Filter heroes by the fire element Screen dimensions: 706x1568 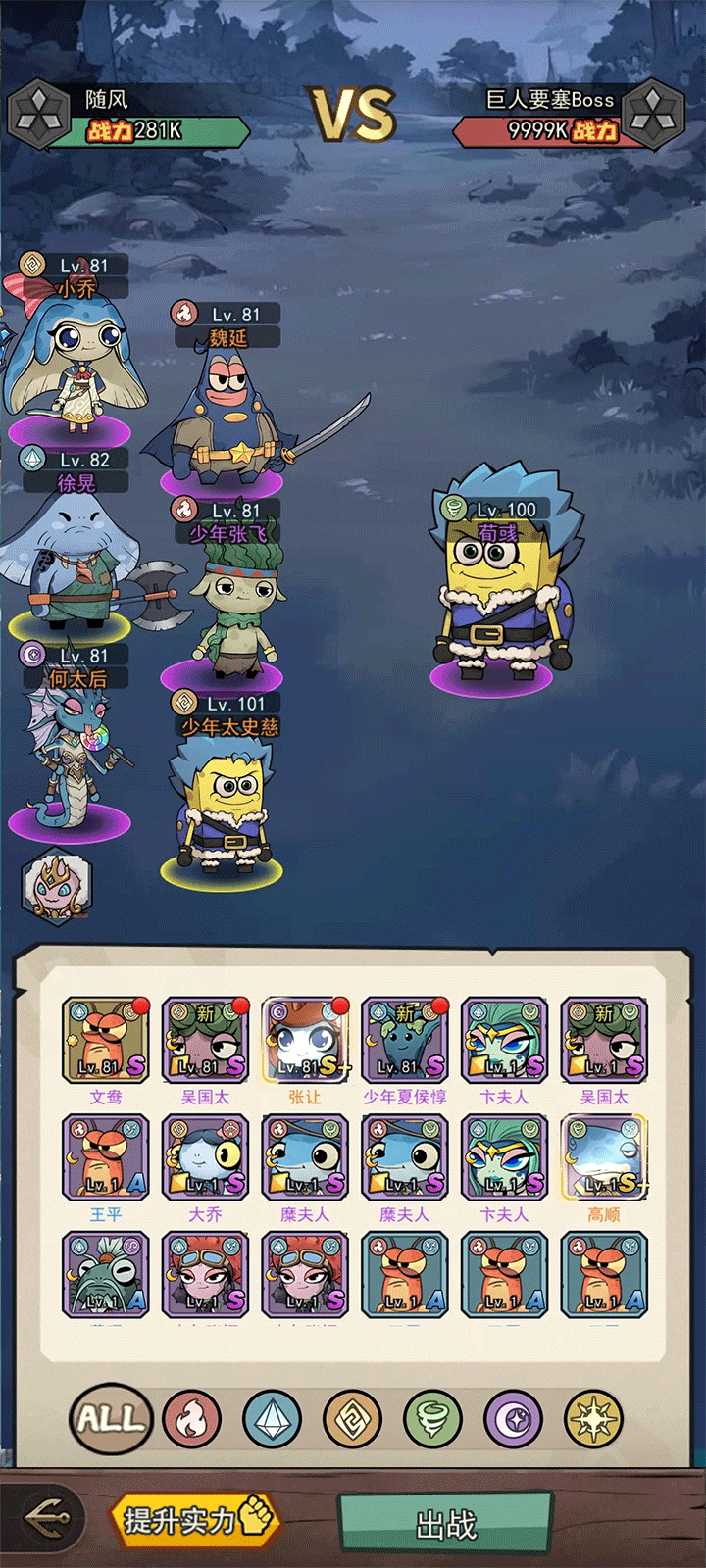click(192, 1418)
